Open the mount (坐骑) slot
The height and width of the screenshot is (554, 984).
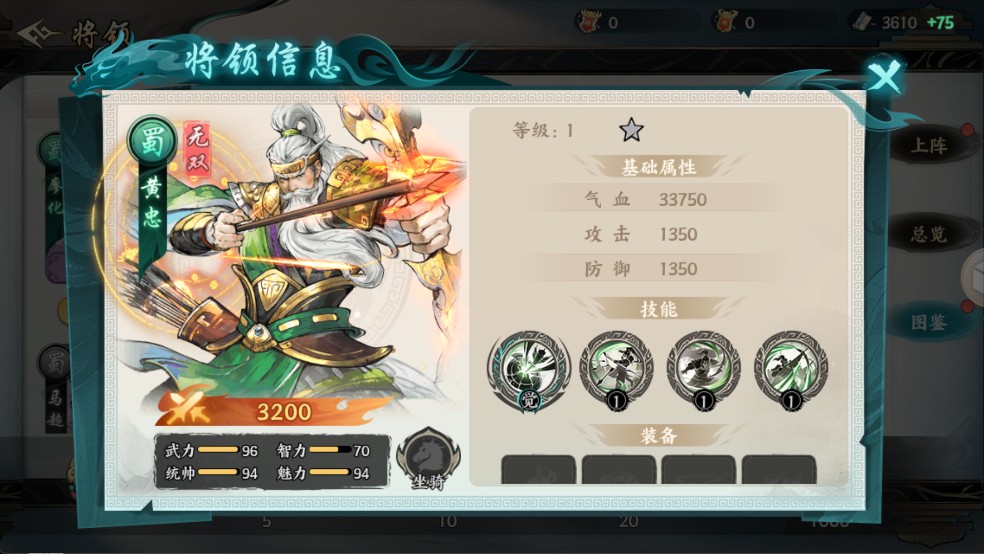click(427, 460)
